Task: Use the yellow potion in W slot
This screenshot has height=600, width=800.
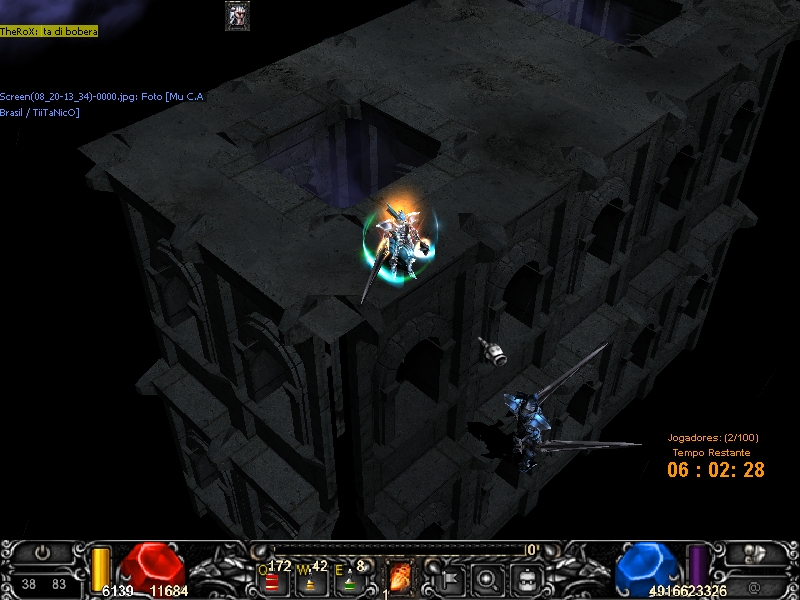Action: pyautogui.click(x=310, y=580)
